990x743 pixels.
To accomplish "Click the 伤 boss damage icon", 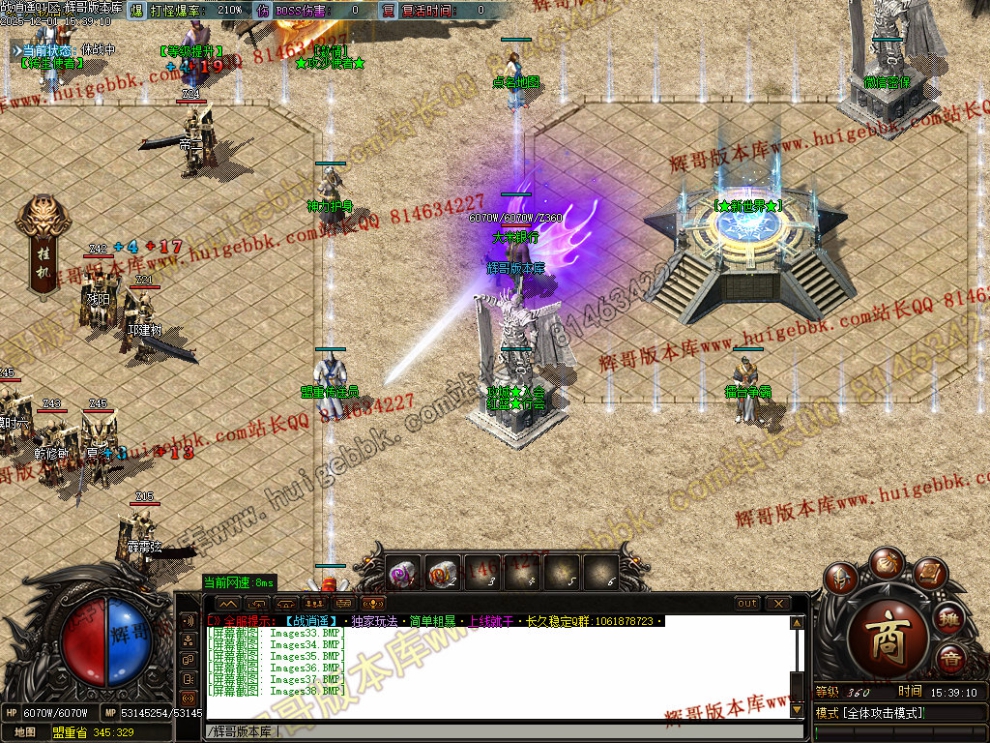I will click(263, 10).
